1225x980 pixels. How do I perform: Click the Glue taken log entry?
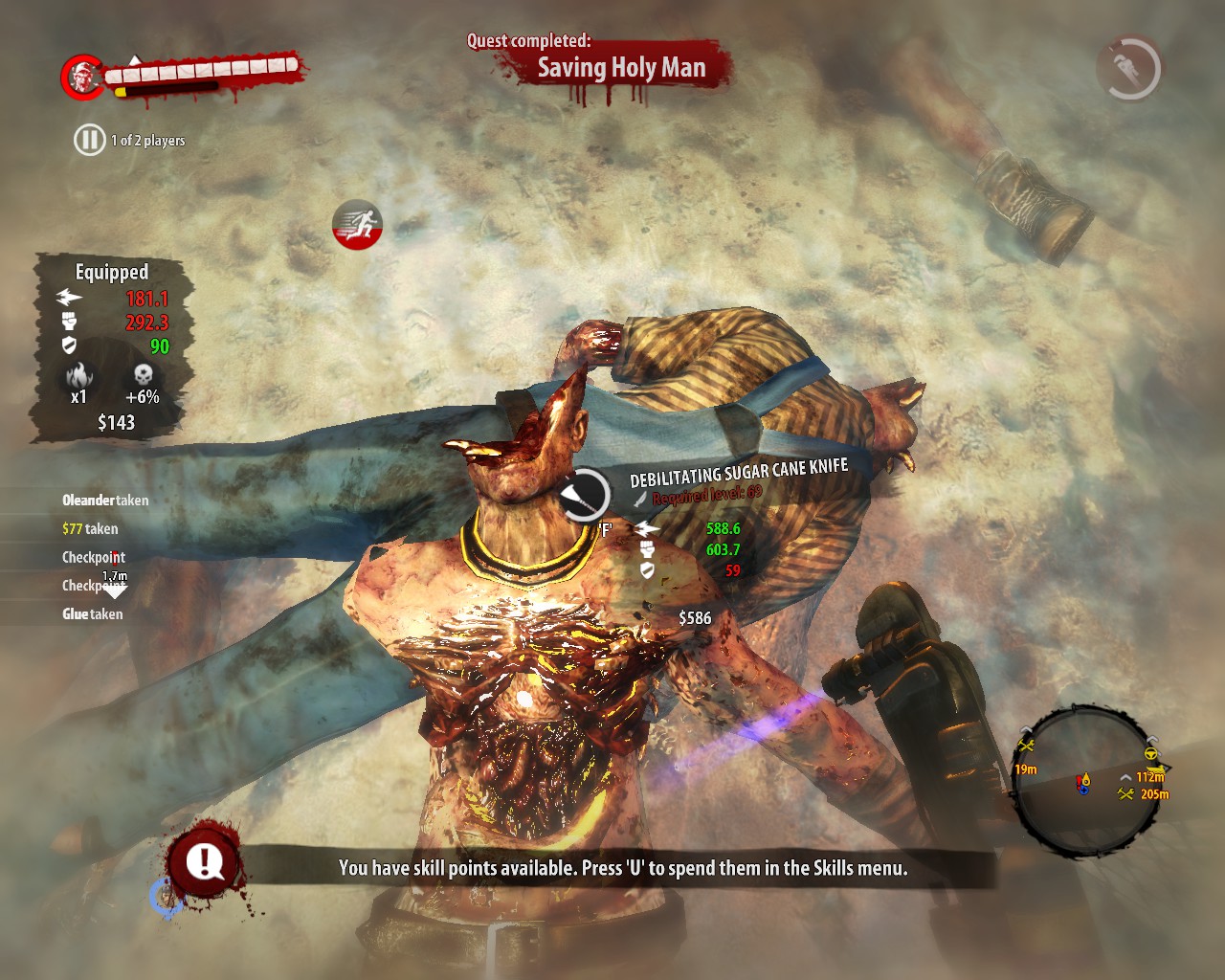coord(93,614)
